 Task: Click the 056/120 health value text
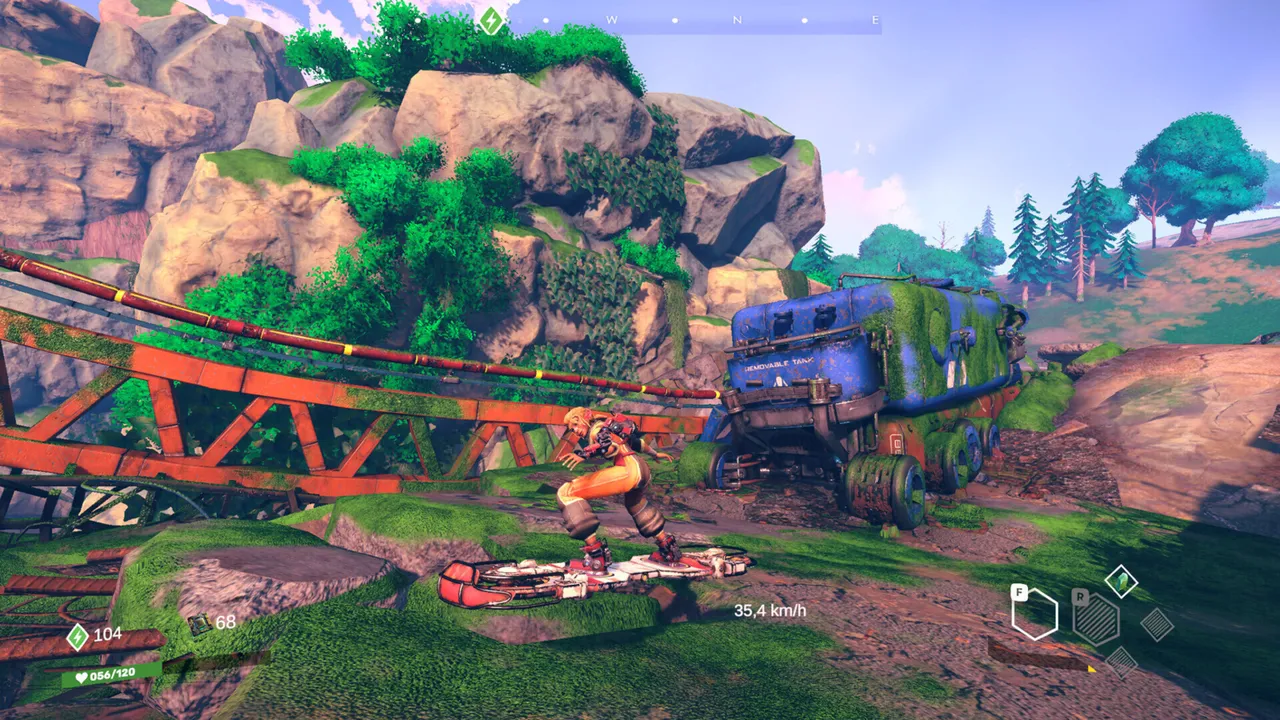(112, 672)
